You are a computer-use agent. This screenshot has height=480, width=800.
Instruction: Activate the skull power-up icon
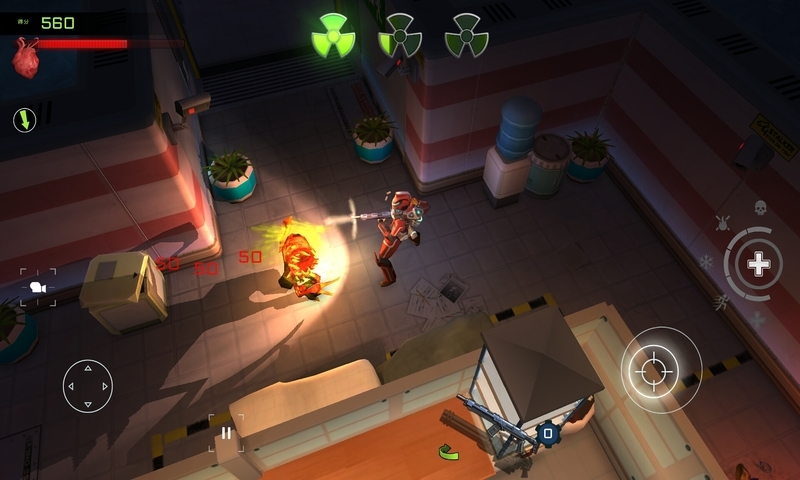[x=760, y=207]
